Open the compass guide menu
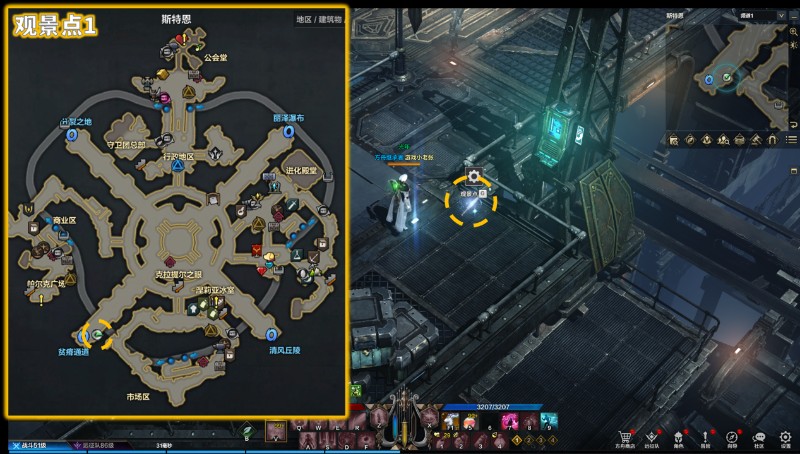Screen dimensions: 800x454 732,436
